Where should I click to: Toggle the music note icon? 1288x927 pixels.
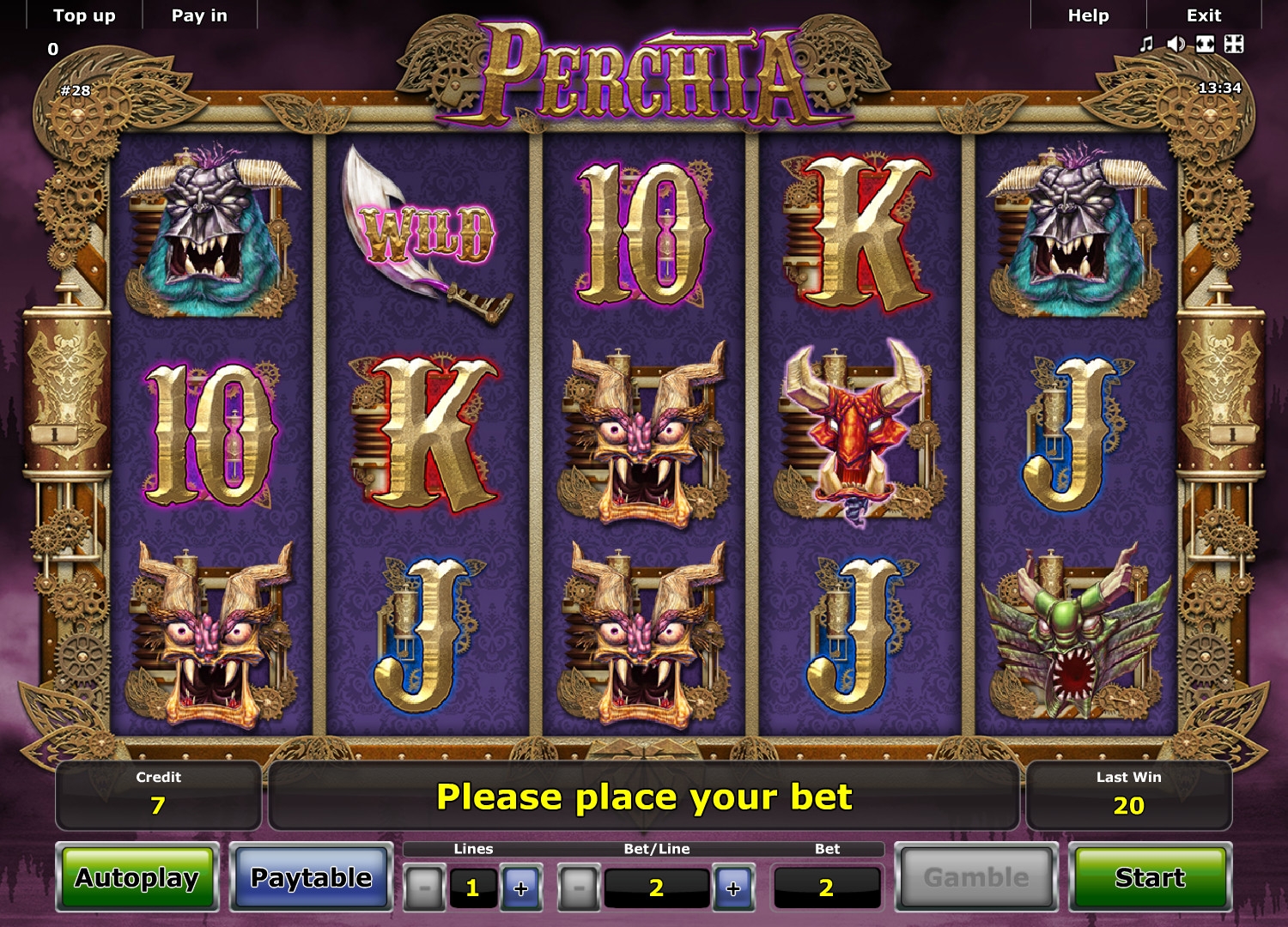coord(1146,44)
